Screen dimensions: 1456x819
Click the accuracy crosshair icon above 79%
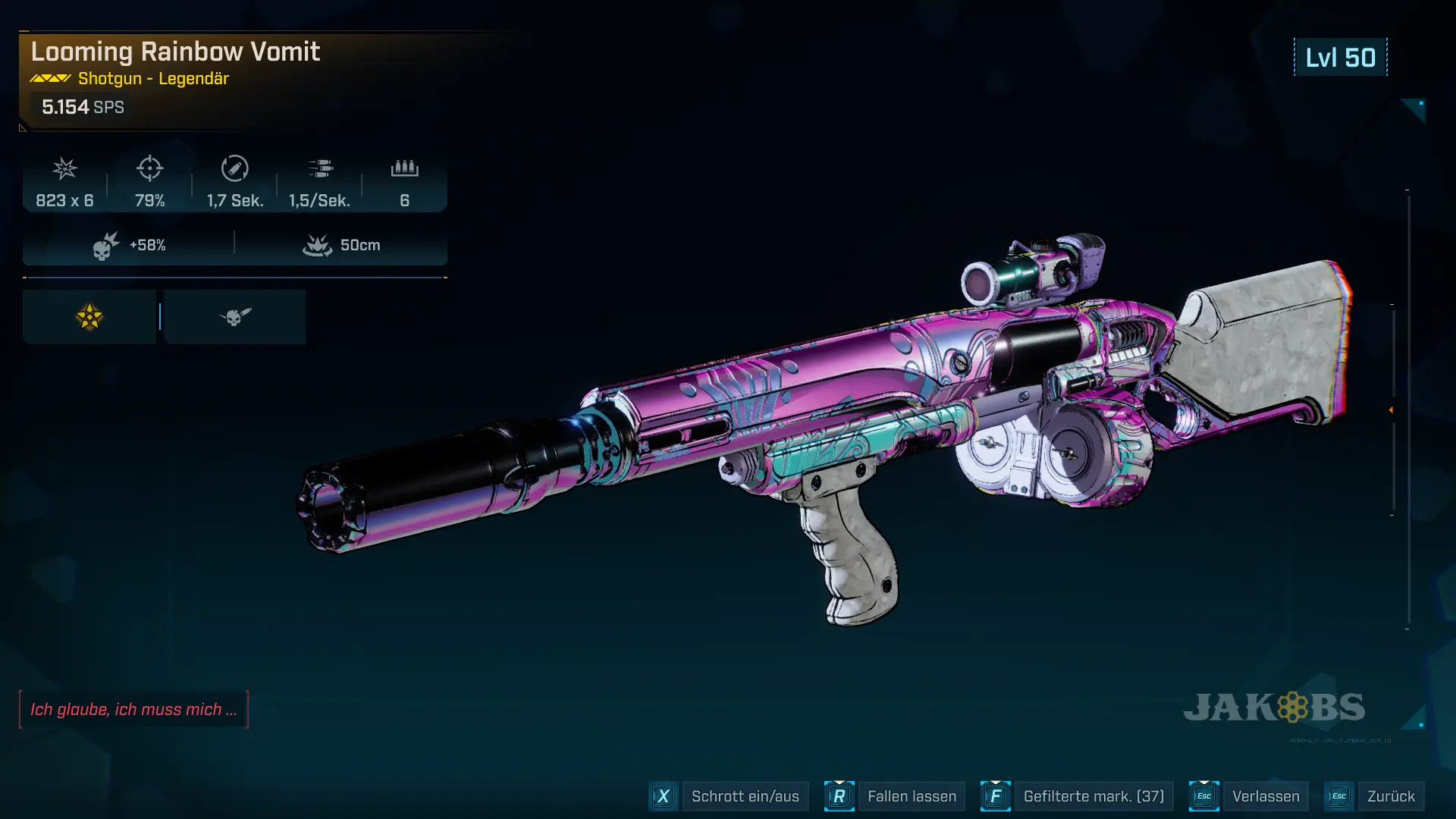(150, 168)
